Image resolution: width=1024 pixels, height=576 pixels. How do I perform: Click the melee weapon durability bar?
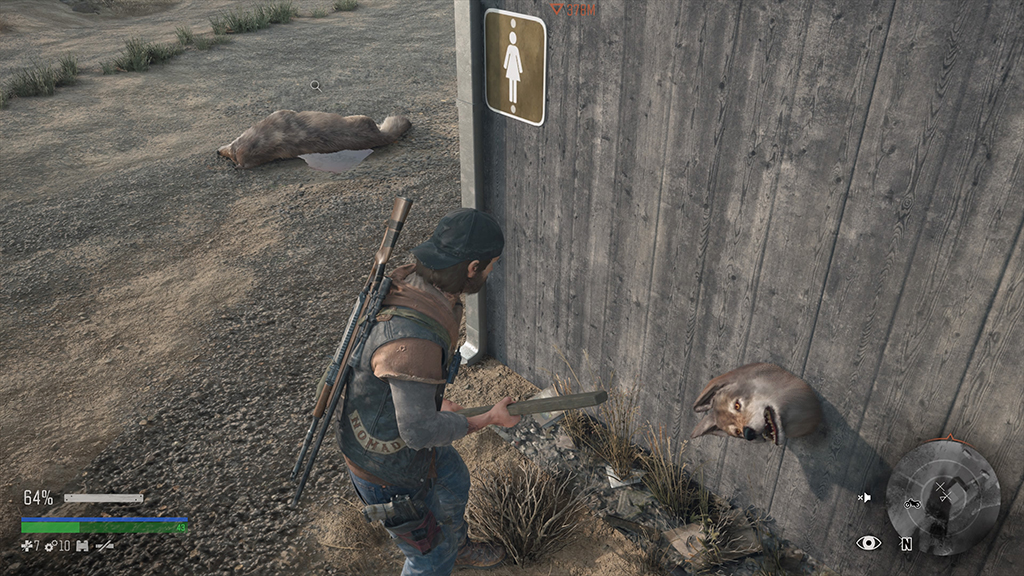pyautogui.click(x=103, y=498)
